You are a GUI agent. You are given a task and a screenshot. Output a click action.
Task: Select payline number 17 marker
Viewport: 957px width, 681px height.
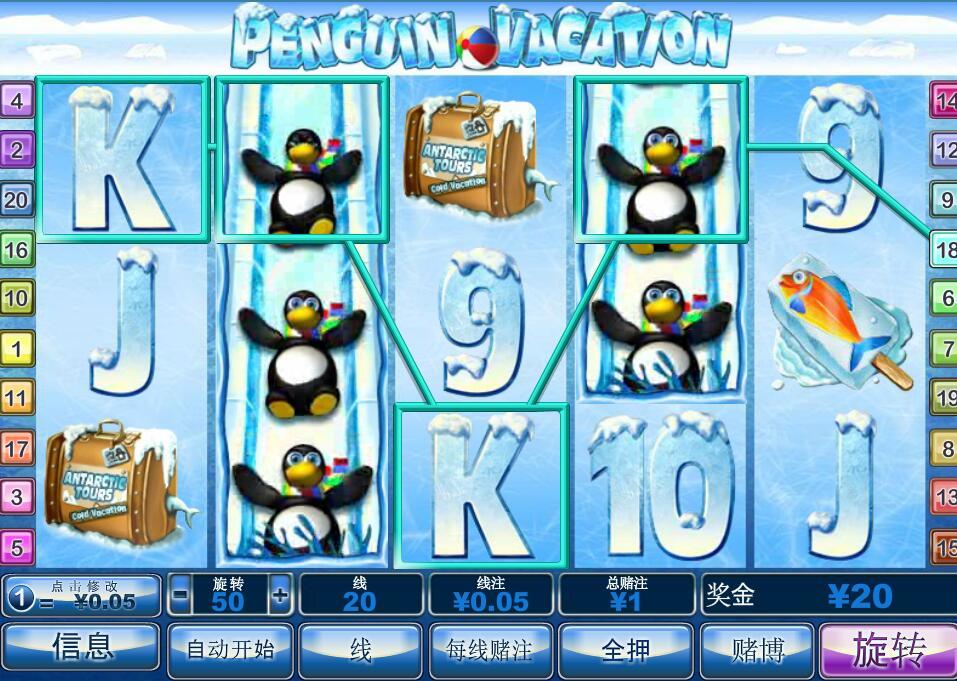(18, 447)
